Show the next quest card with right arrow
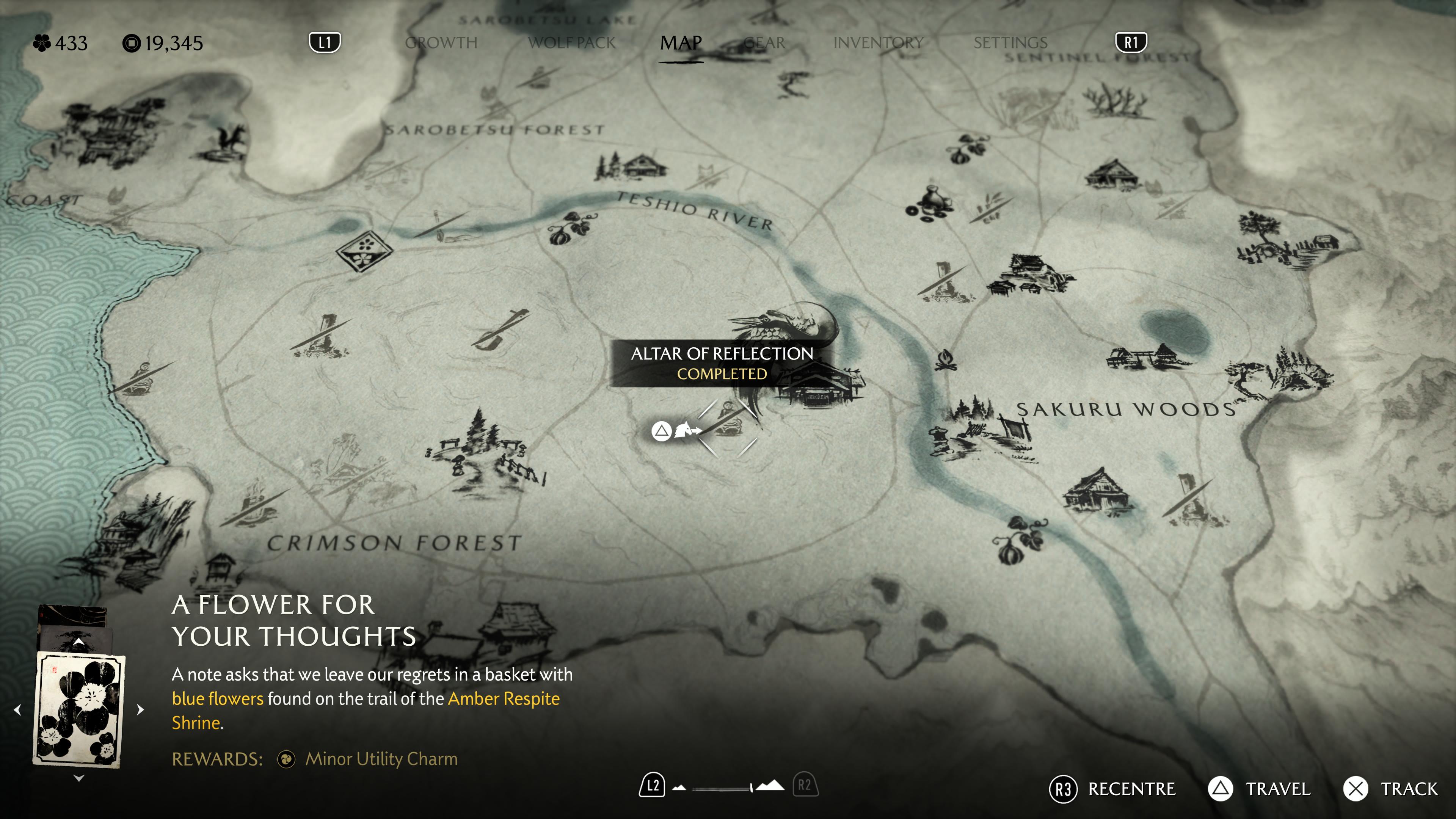This screenshot has height=819, width=1456. (x=141, y=709)
